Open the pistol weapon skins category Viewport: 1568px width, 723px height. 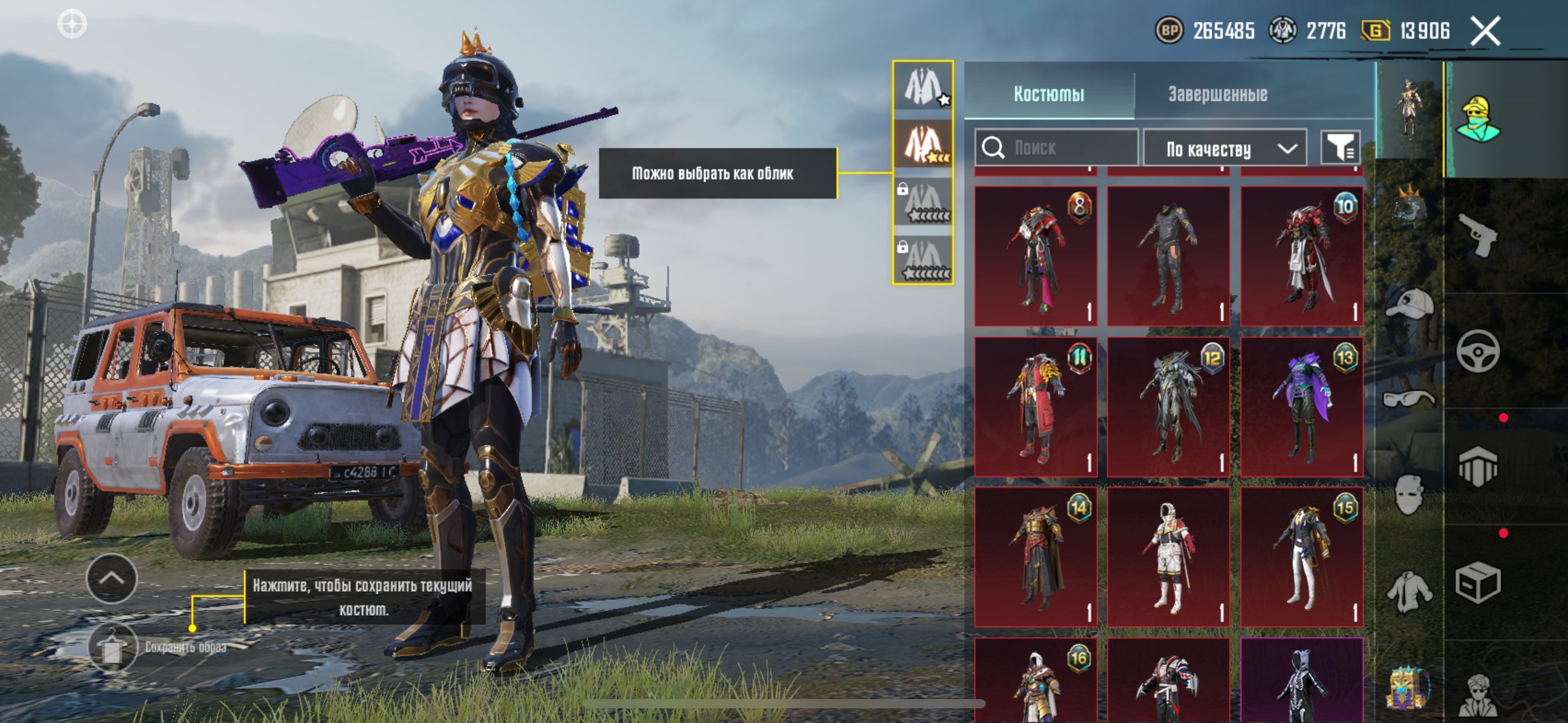(x=1478, y=235)
